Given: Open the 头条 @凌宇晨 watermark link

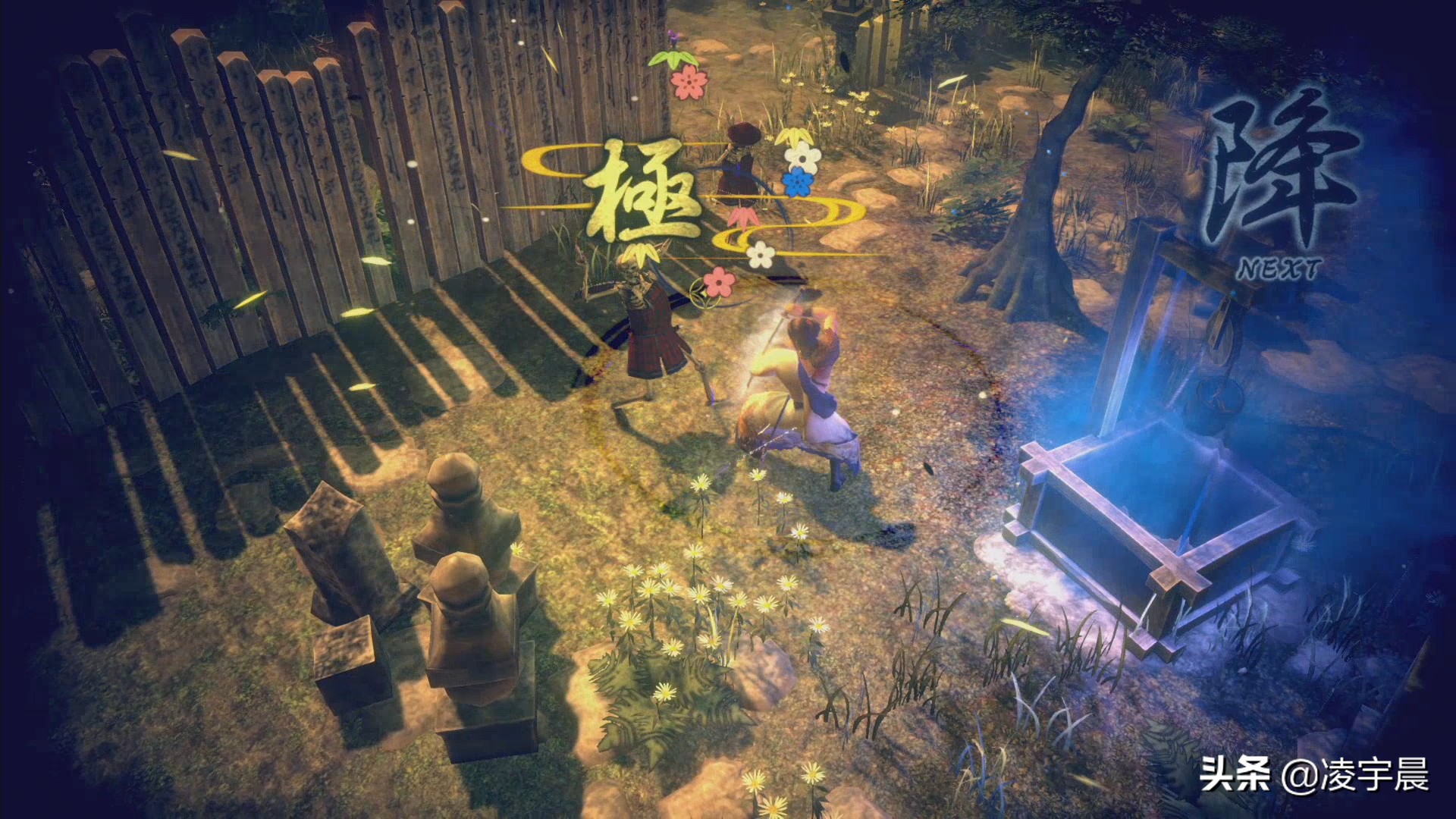Looking at the screenshot, I should [x=1313, y=776].
